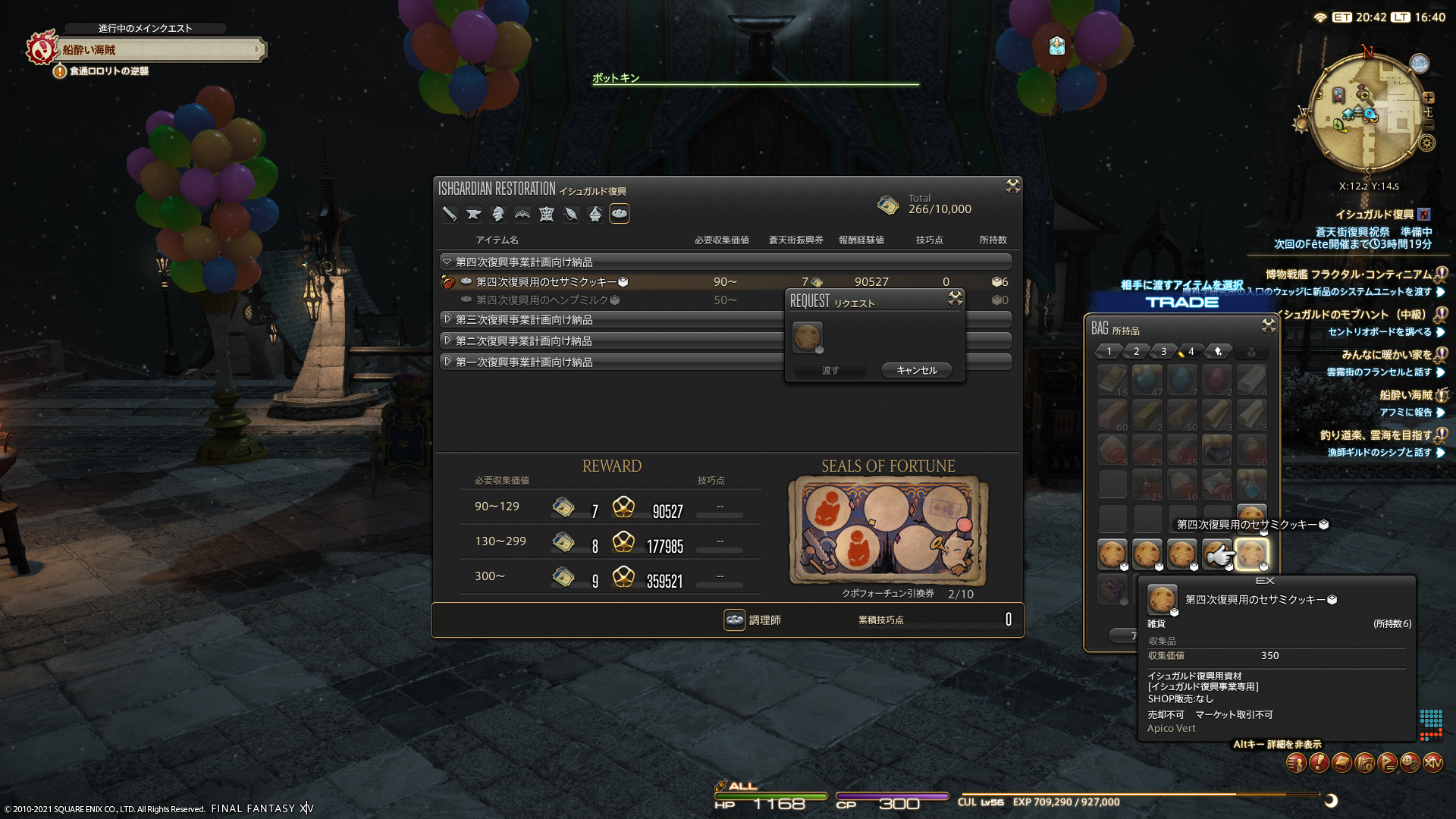The height and width of the screenshot is (819, 1456).
Task: Close the Ishgardian Restoration window
Action: point(1012,186)
